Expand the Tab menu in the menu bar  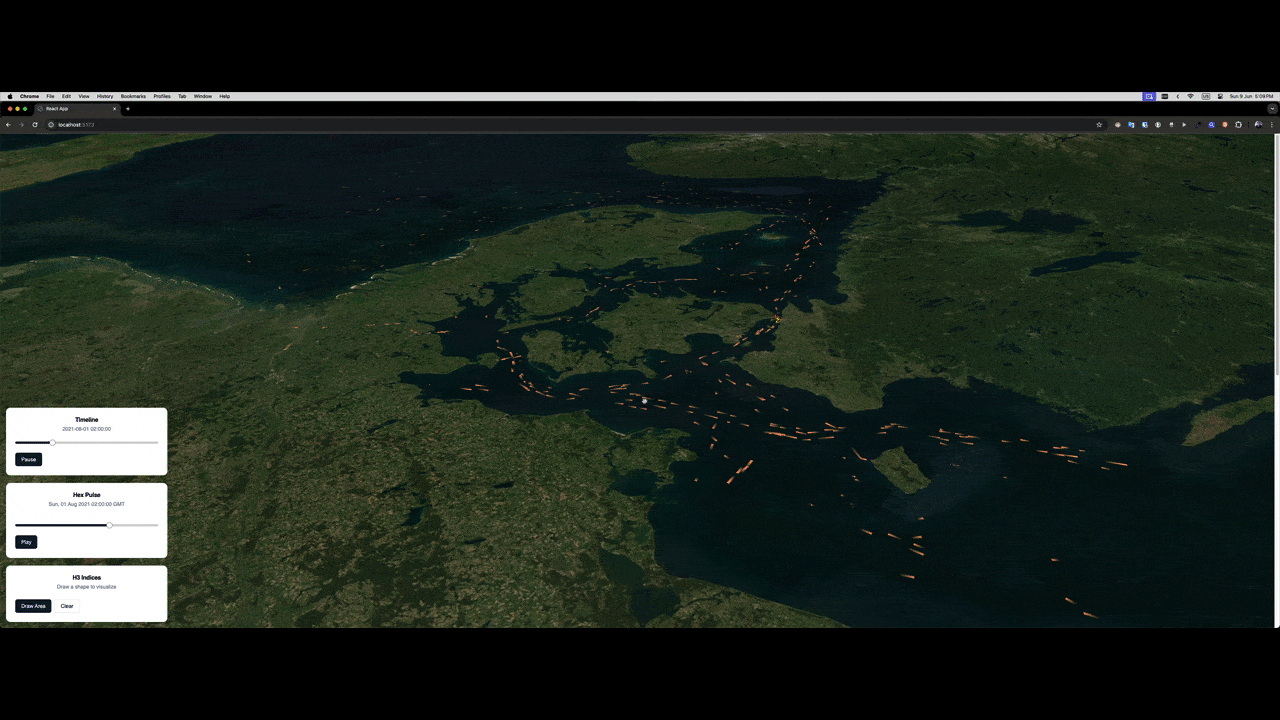182,96
